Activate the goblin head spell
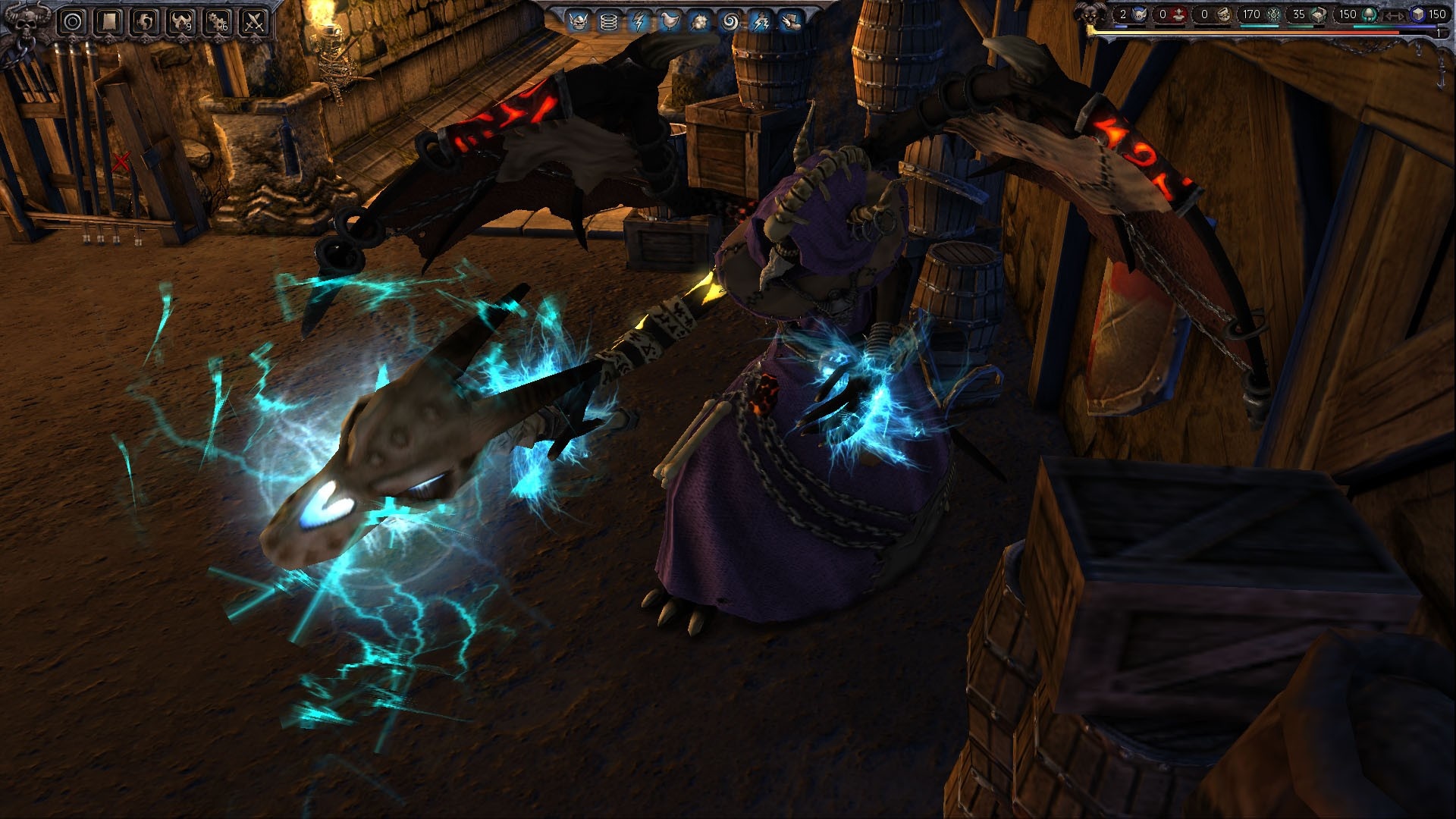Viewport: 1456px width, 819px height. tap(578, 22)
